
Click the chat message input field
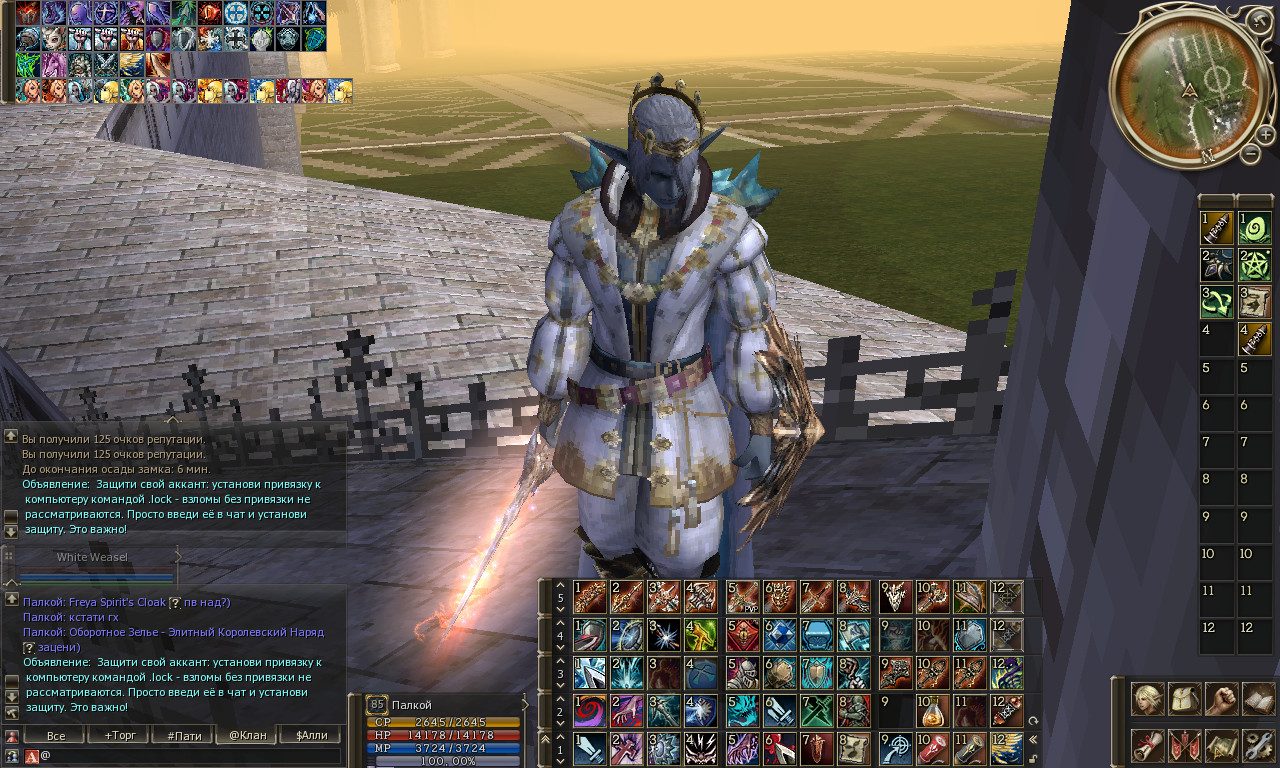190,756
